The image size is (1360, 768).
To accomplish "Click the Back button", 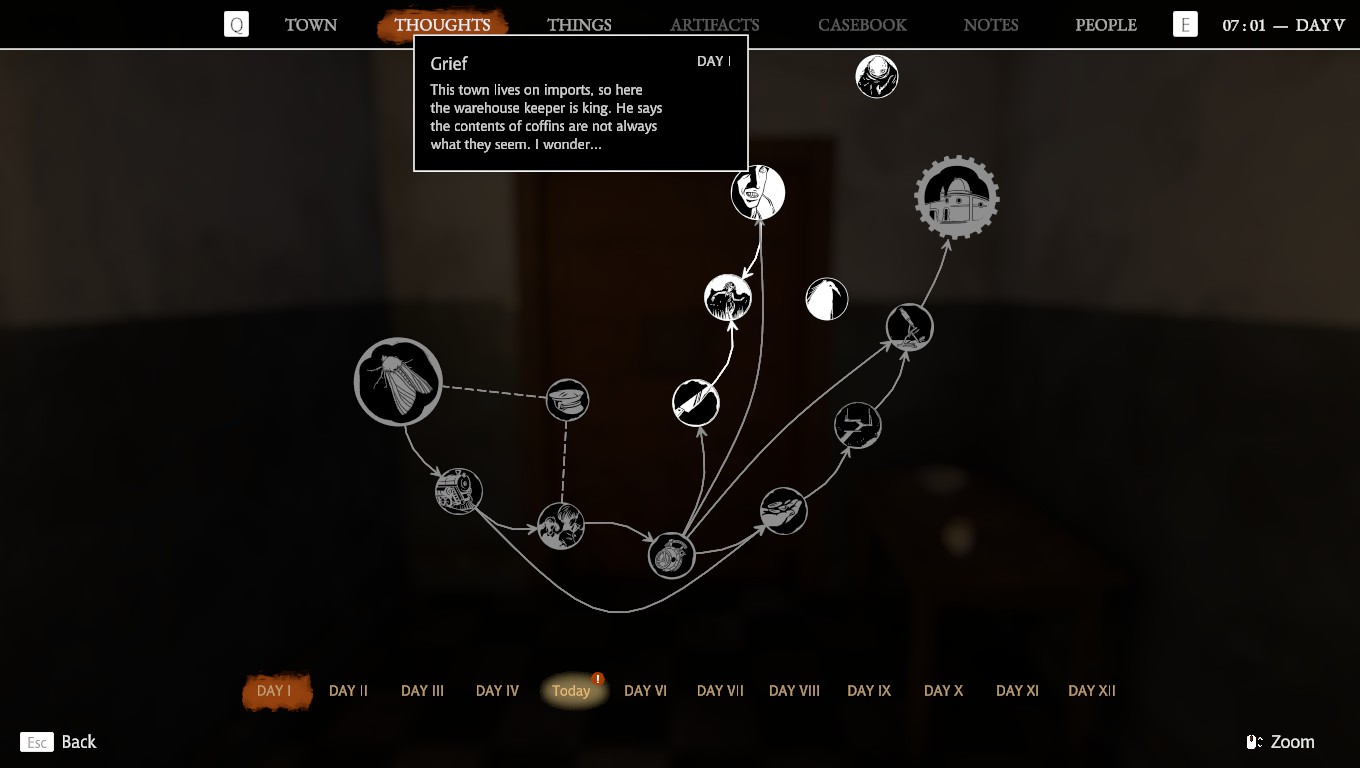I will 59,742.
